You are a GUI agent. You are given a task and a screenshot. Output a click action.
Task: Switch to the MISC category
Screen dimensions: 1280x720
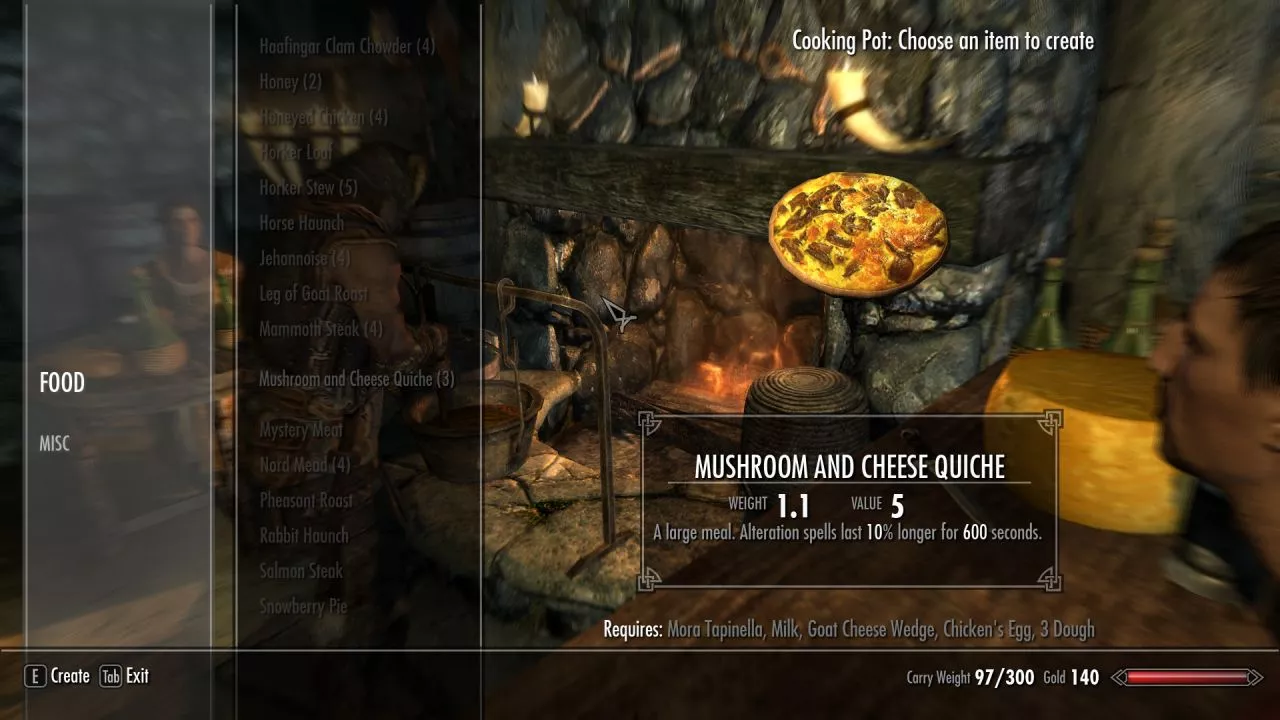pos(55,444)
